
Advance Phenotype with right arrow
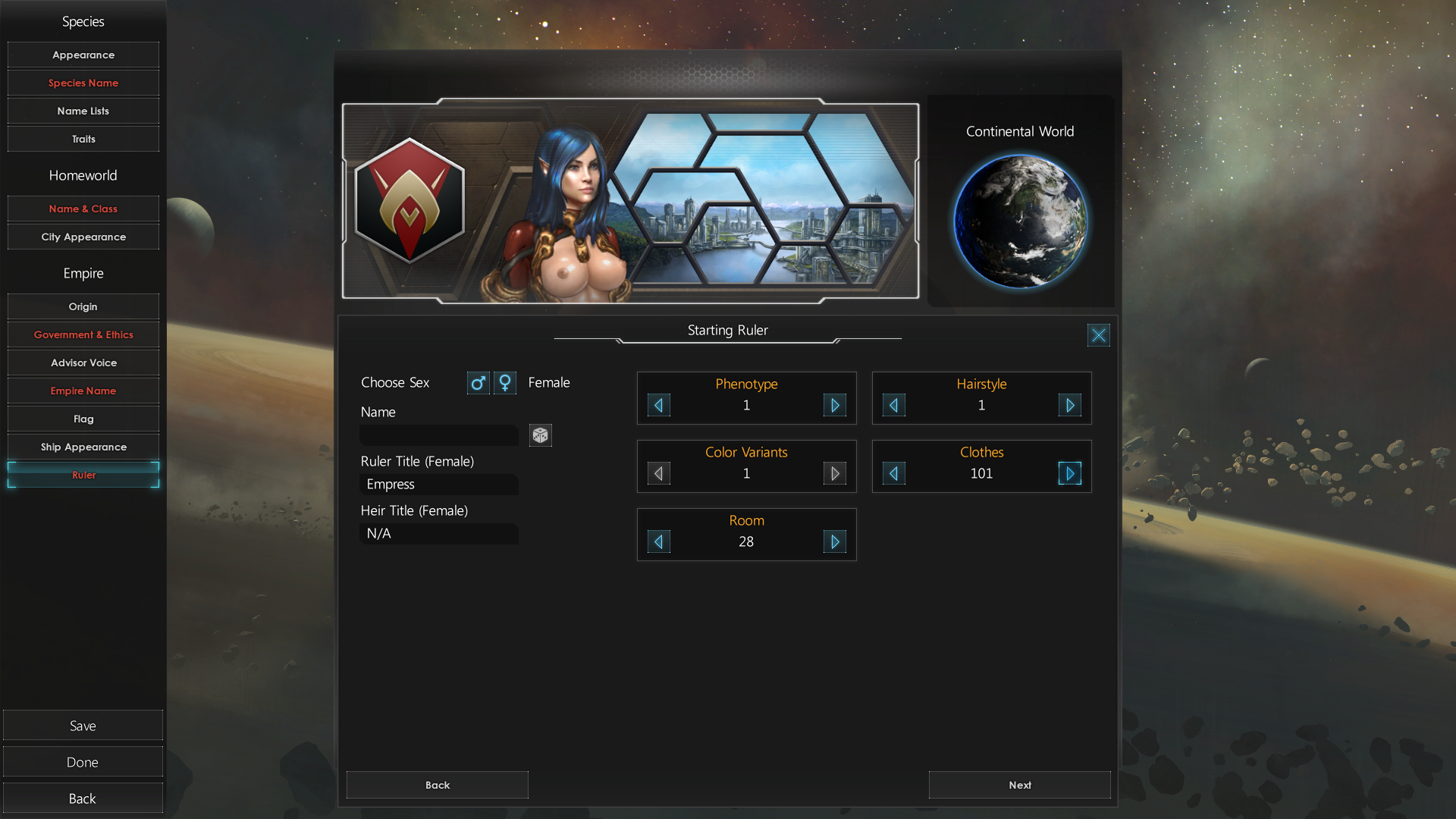pyautogui.click(x=834, y=406)
